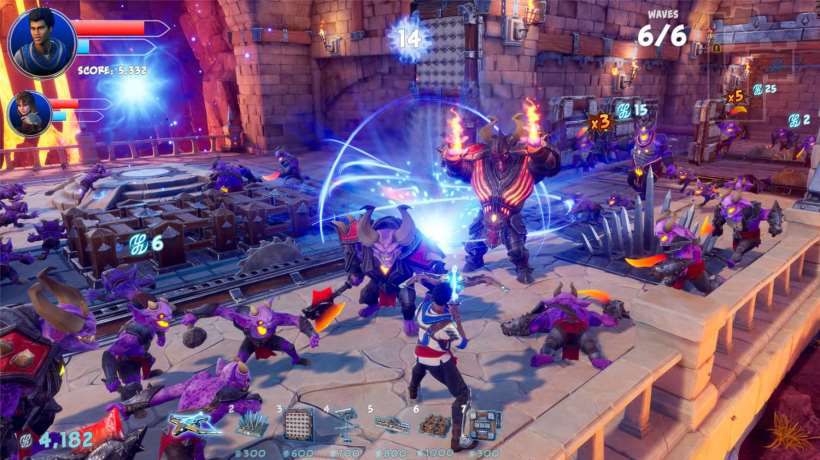The image size is (820, 460).
Task: Click the male hero player portrait
Action: (x=41, y=42)
